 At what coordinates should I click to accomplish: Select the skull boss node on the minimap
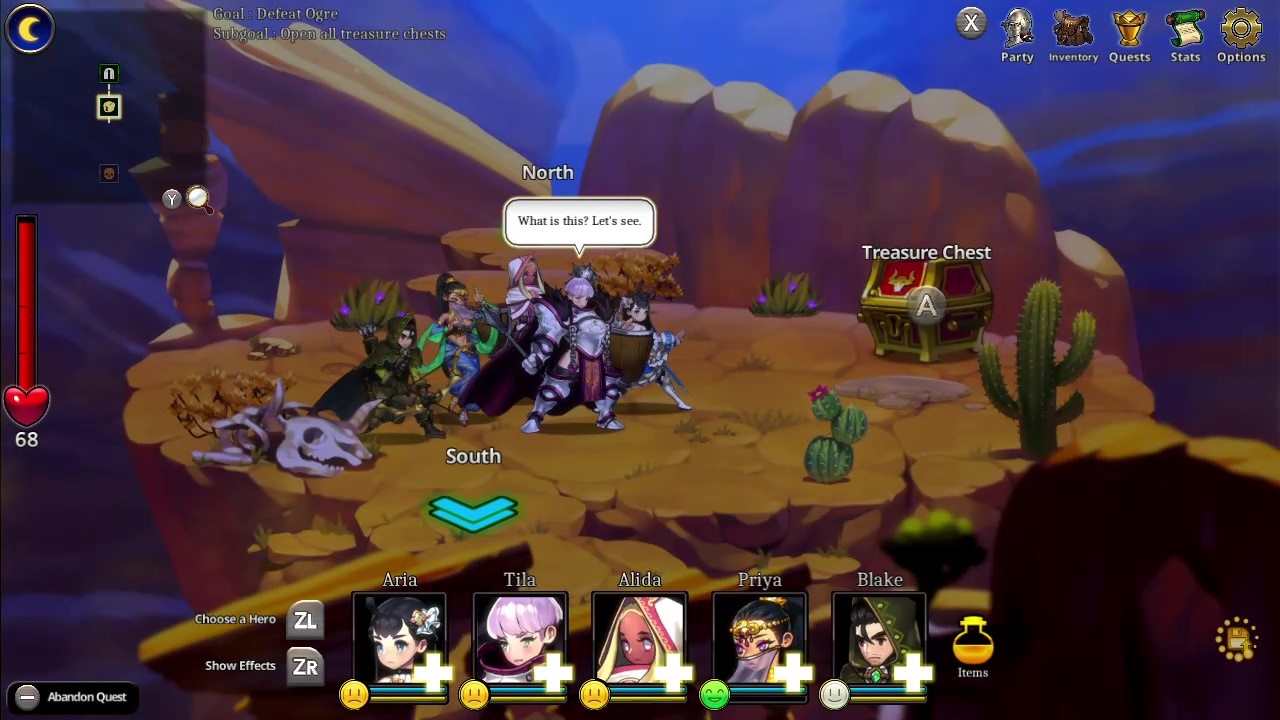pyautogui.click(x=109, y=173)
